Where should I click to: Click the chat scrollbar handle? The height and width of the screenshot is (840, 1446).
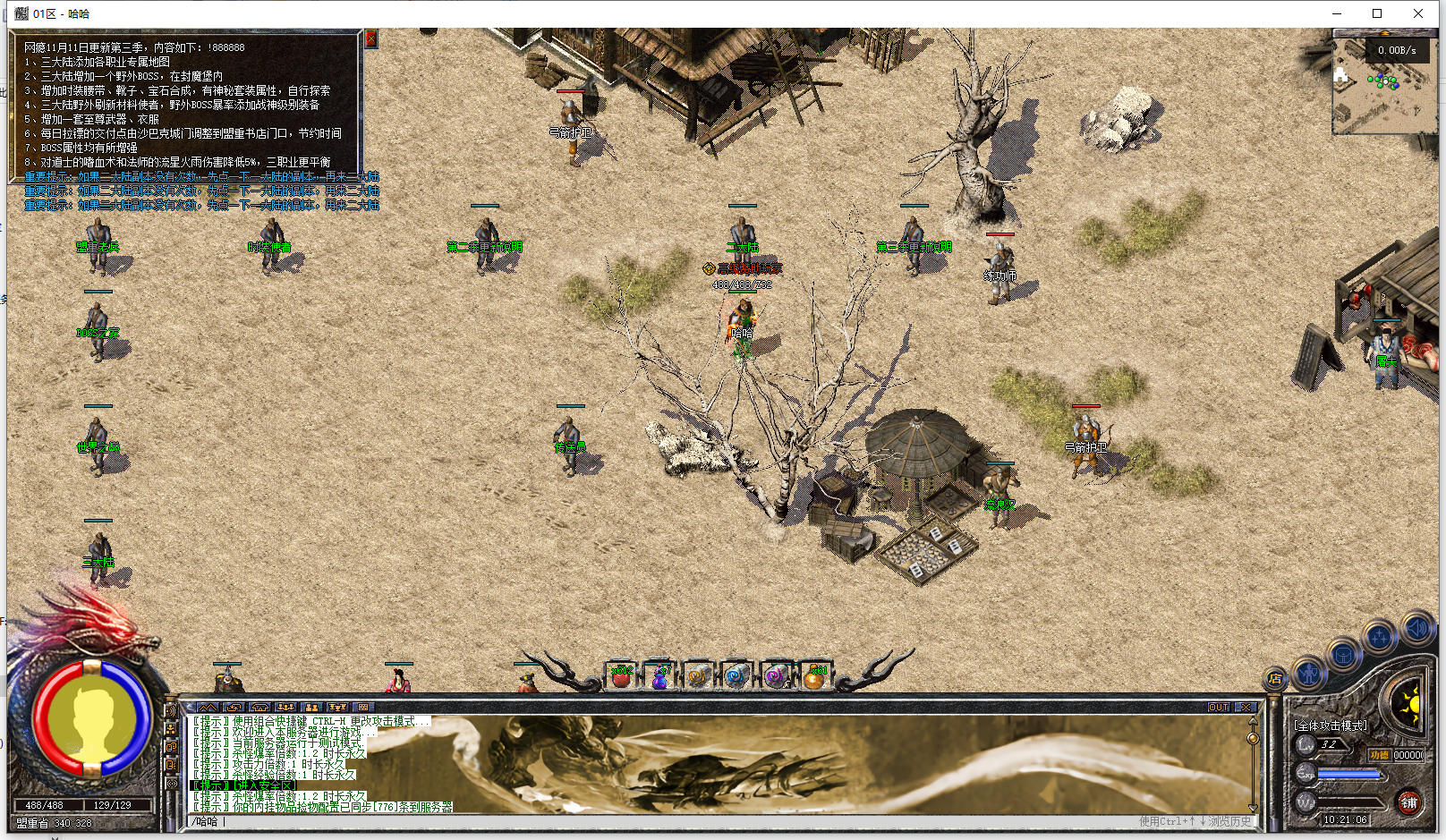pyautogui.click(x=1253, y=738)
